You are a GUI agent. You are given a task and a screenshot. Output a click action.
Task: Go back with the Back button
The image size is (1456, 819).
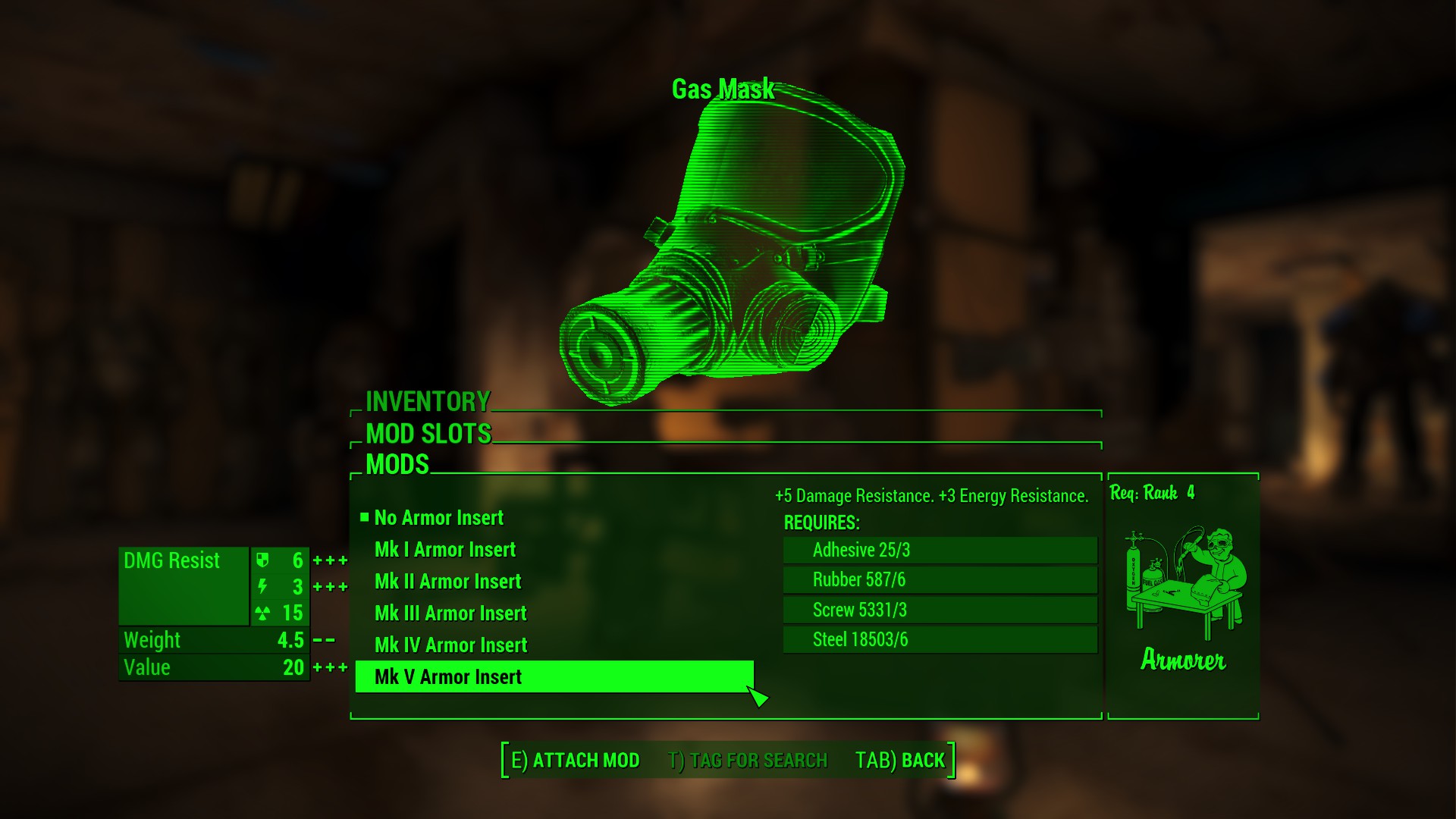(x=899, y=760)
